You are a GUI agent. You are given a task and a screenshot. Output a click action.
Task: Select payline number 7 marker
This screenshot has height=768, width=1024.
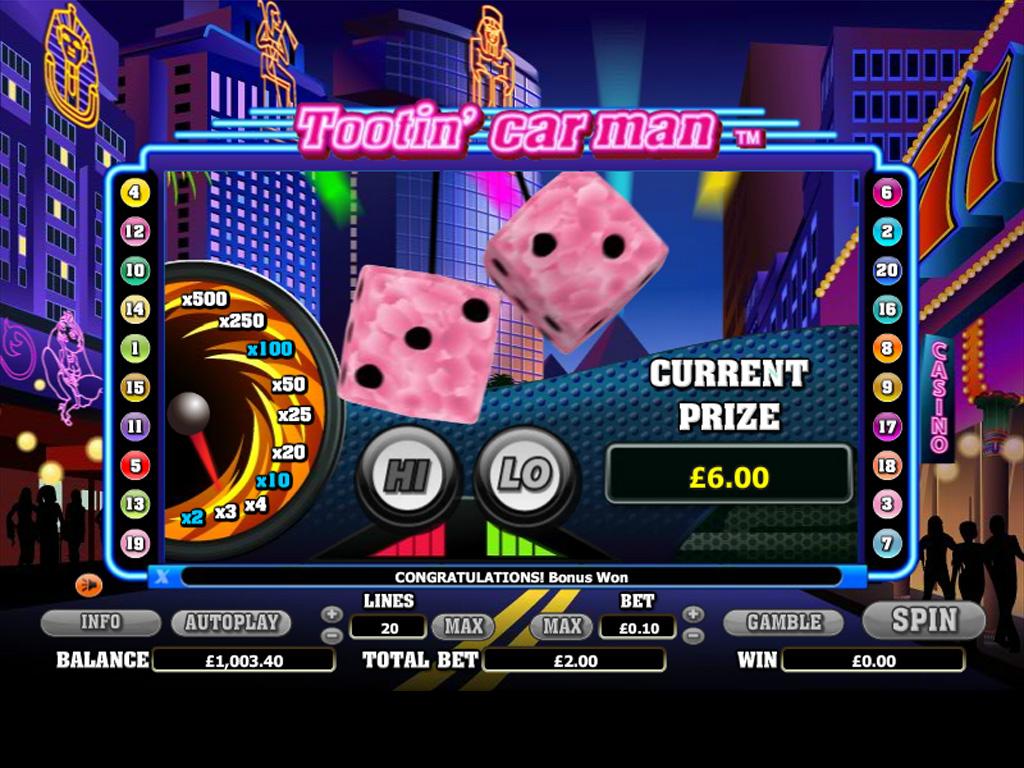[x=887, y=543]
